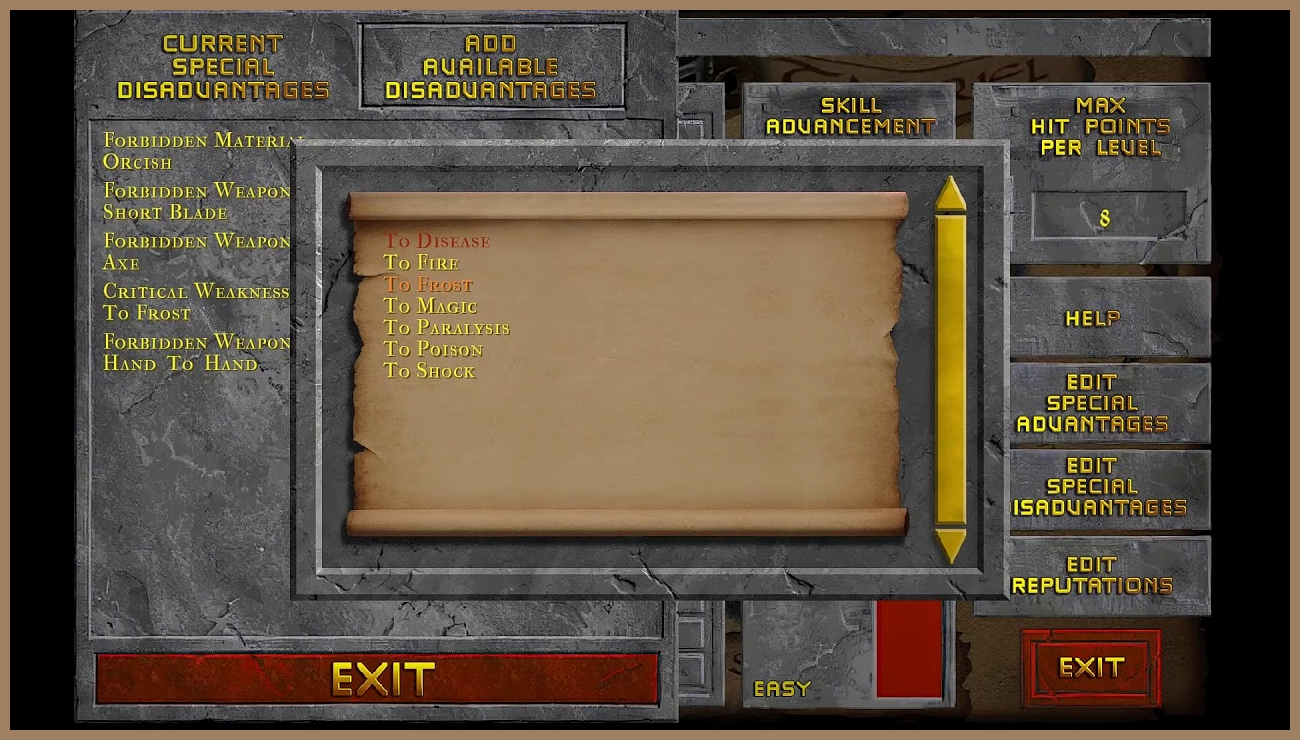Click the scrollbar up arrow
The width and height of the screenshot is (1300, 740).
(x=950, y=195)
